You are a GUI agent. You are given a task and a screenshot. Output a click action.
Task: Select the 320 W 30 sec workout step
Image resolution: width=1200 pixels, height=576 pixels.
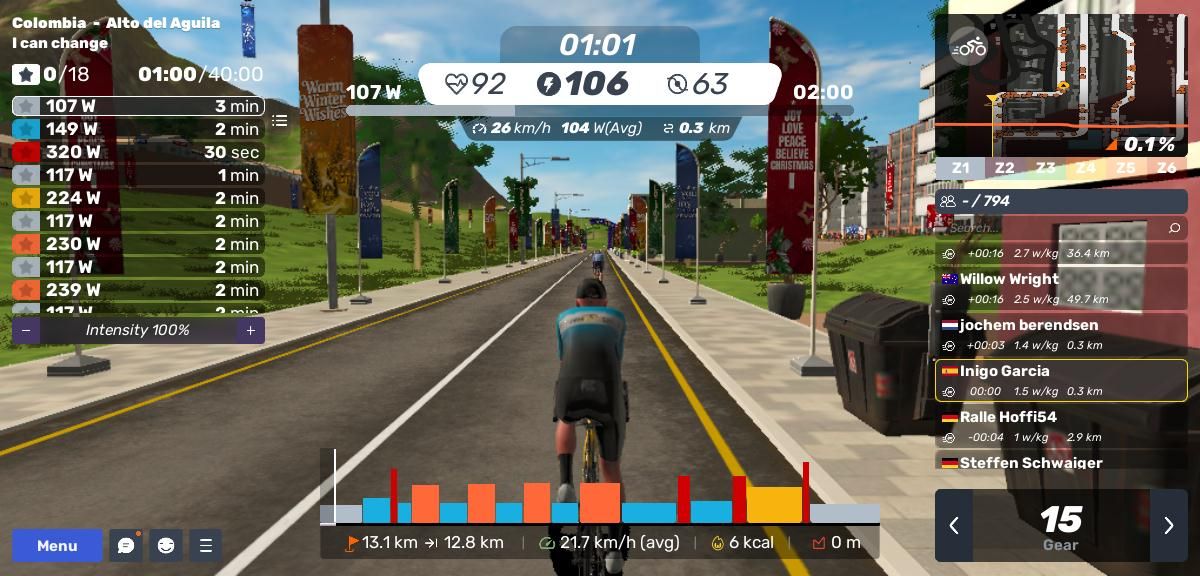point(138,152)
